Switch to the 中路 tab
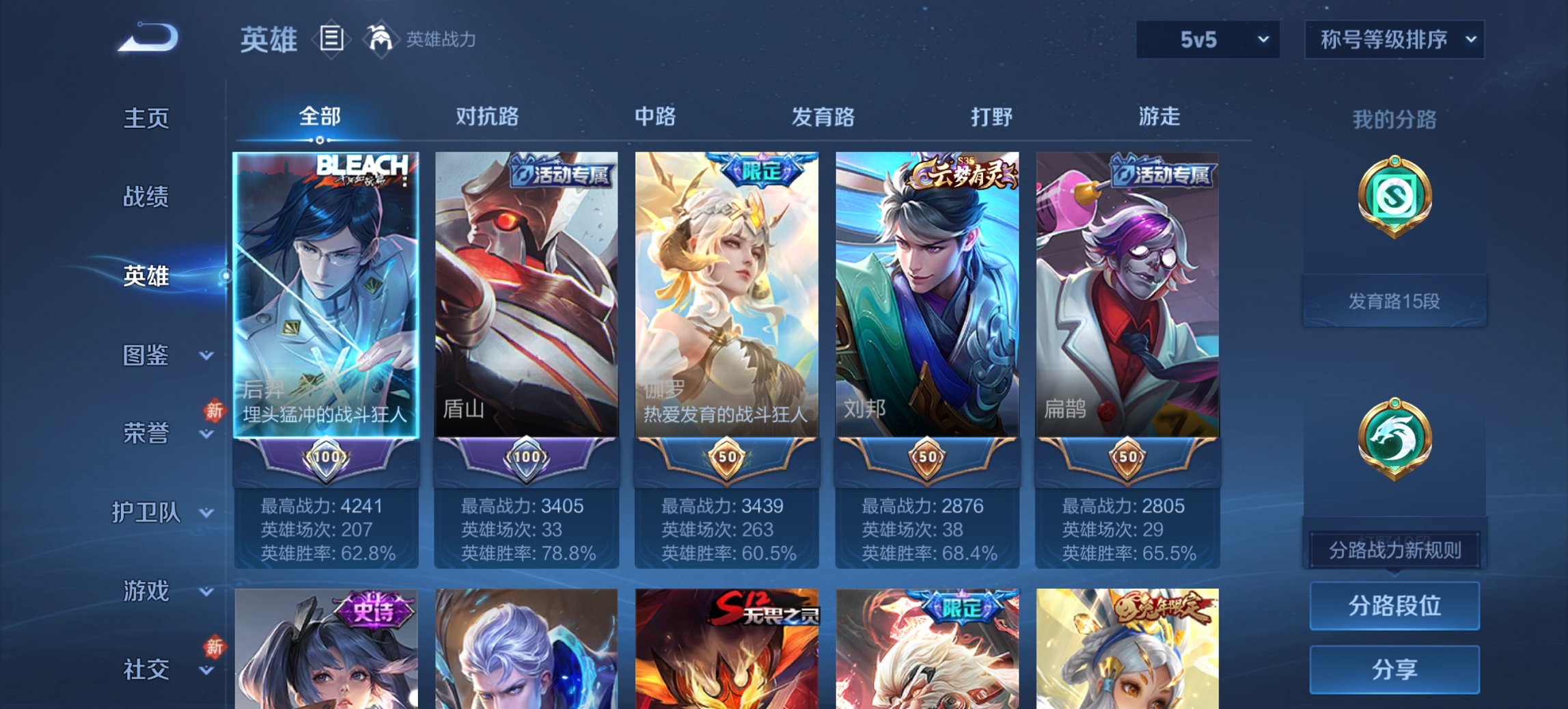Viewport: 1568px width, 709px height. click(654, 118)
